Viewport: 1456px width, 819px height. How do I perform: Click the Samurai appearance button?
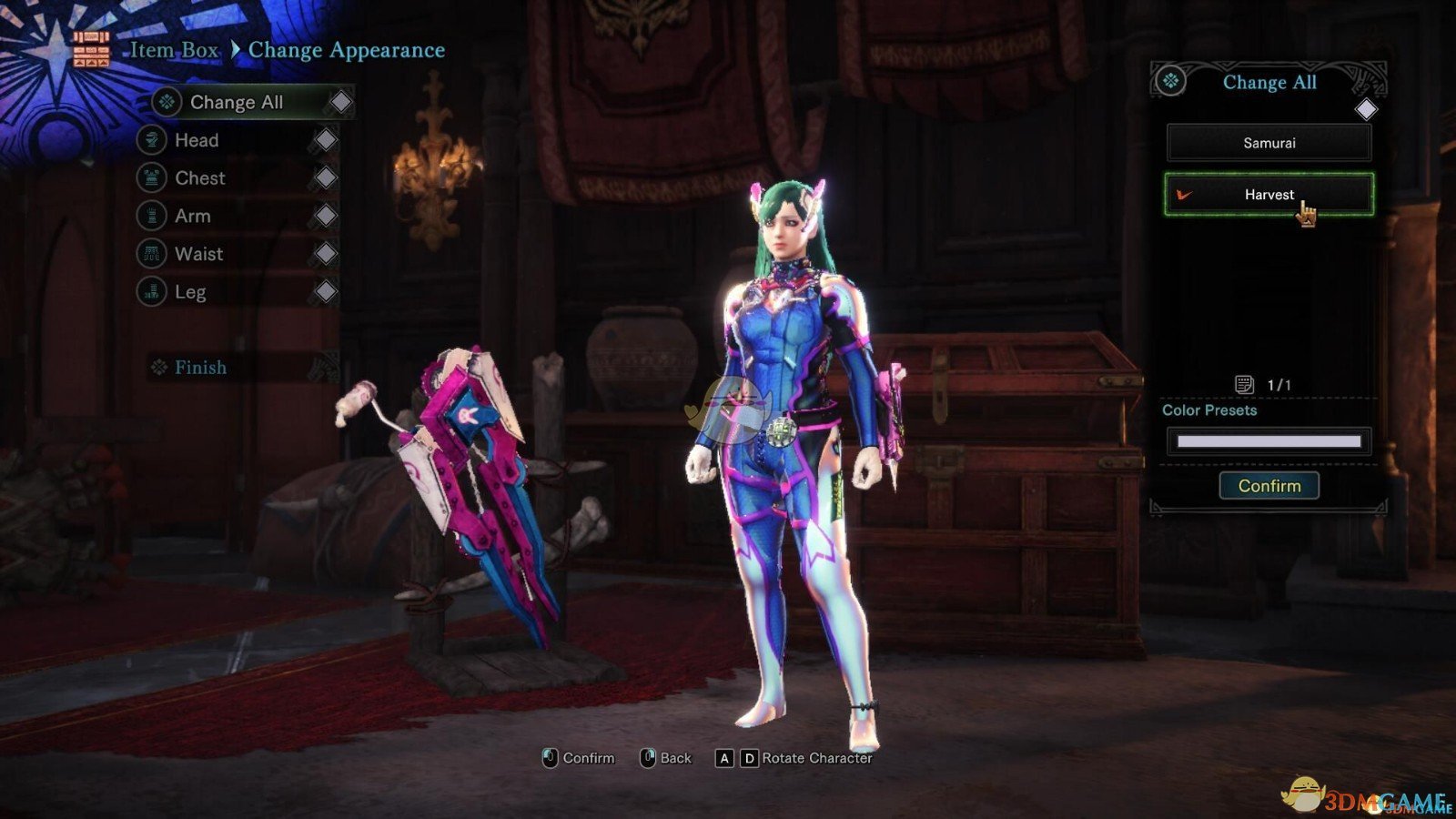pos(1269,142)
